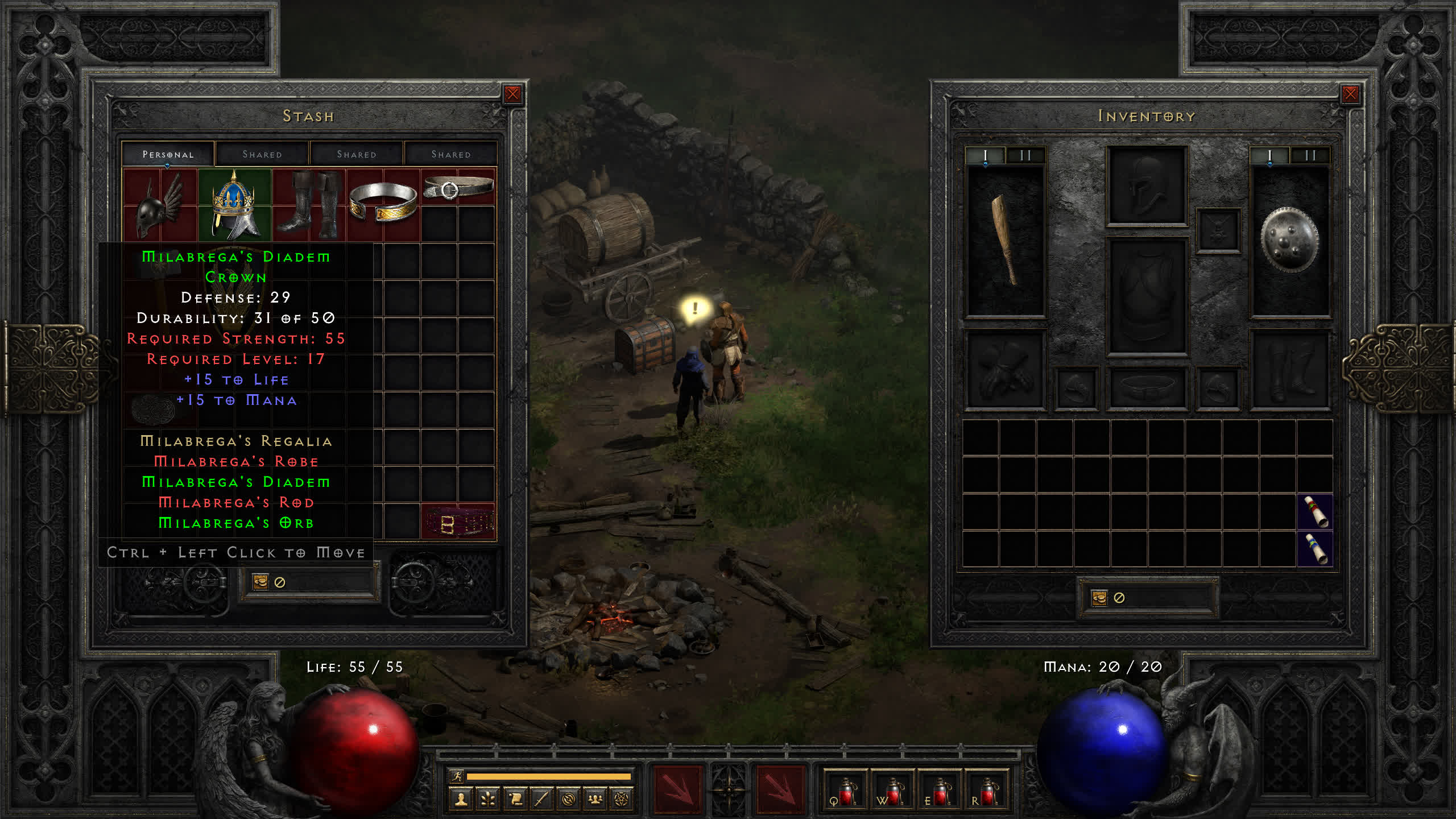The width and height of the screenshot is (1456, 819).
Task: Pick up the purple studded belt in stash
Action: click(x=458, y=521)
